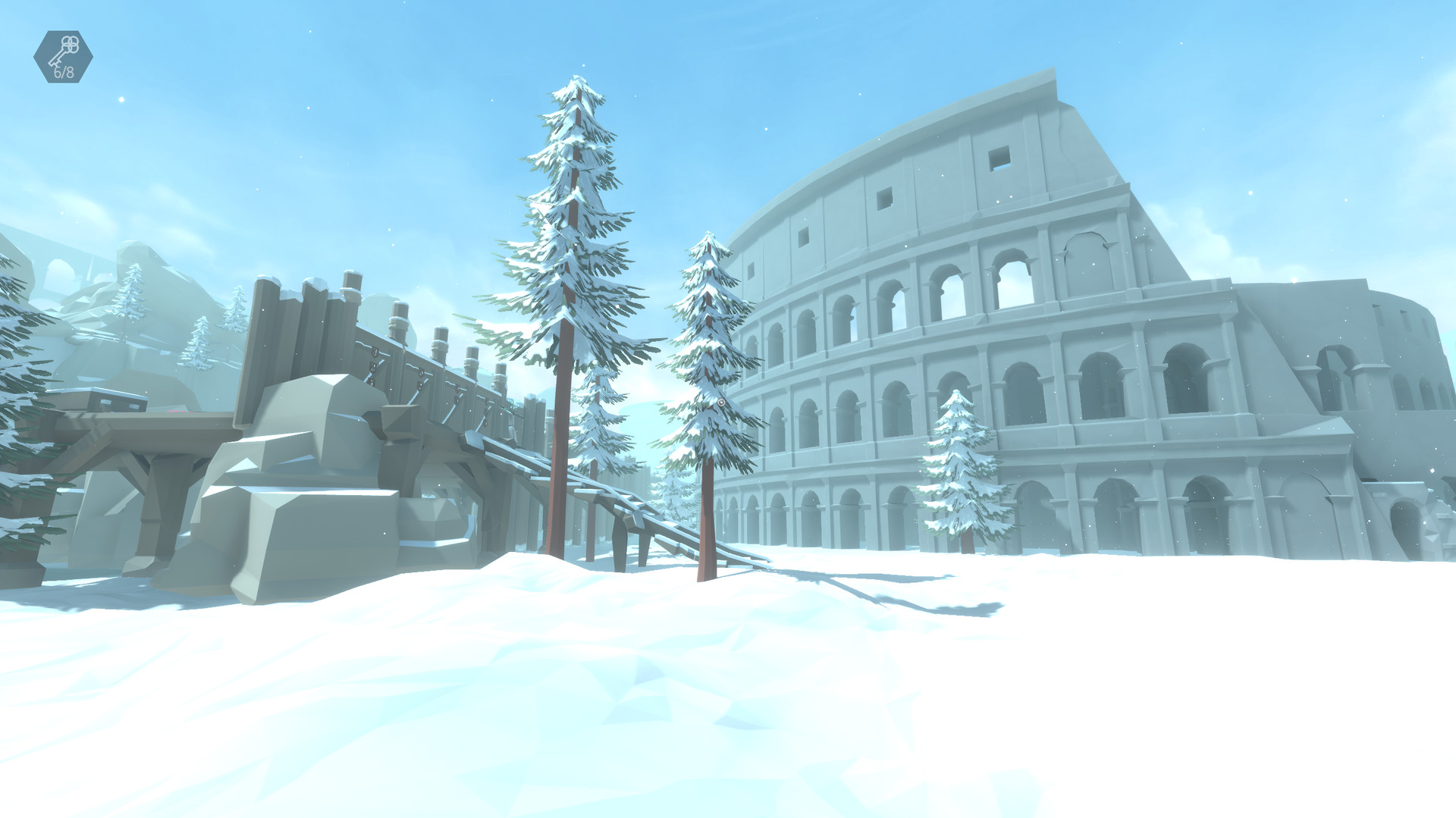Click a ground-level arch on the right side
The width and height of the screenshot is (1456, 818).
pyautogui.click(x=1206, y=508)
